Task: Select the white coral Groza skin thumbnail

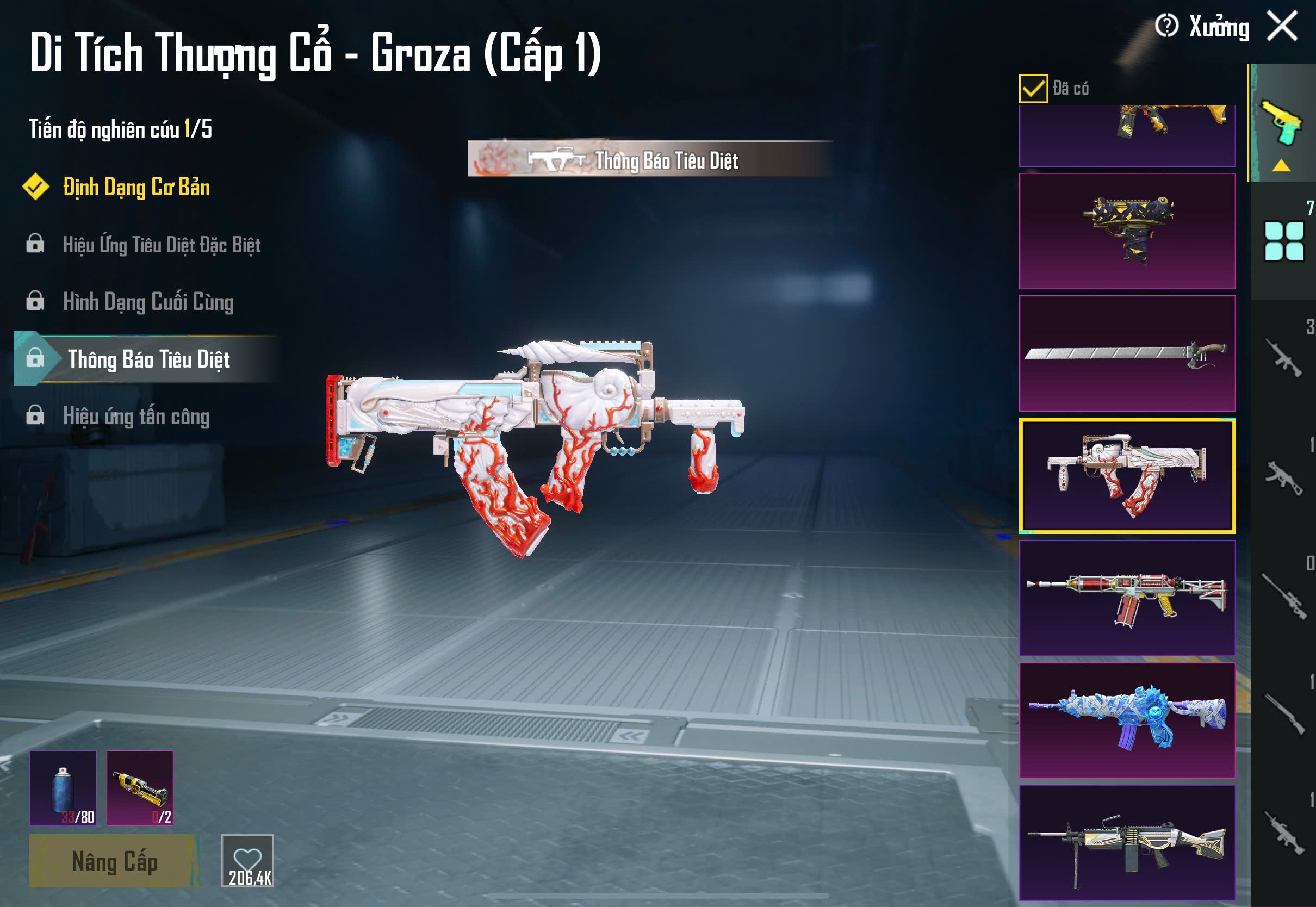Action: [1127, 476]
